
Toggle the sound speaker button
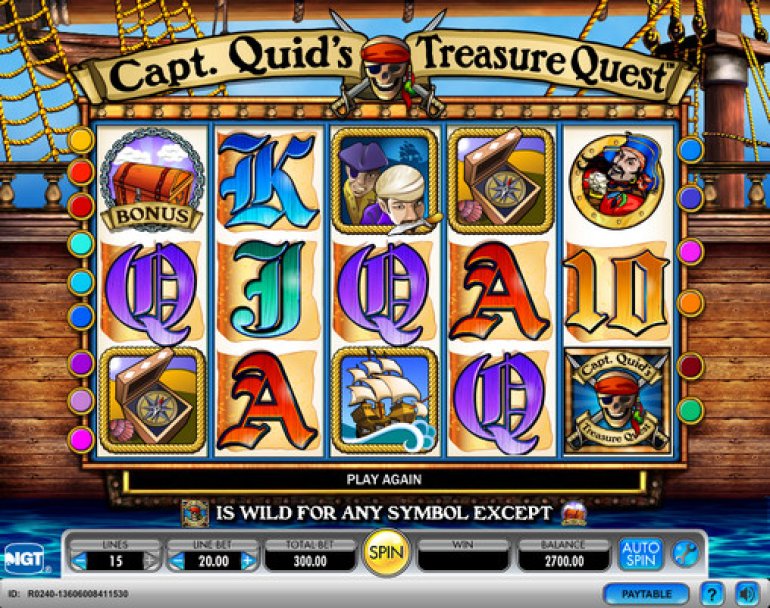click(745, 594)
